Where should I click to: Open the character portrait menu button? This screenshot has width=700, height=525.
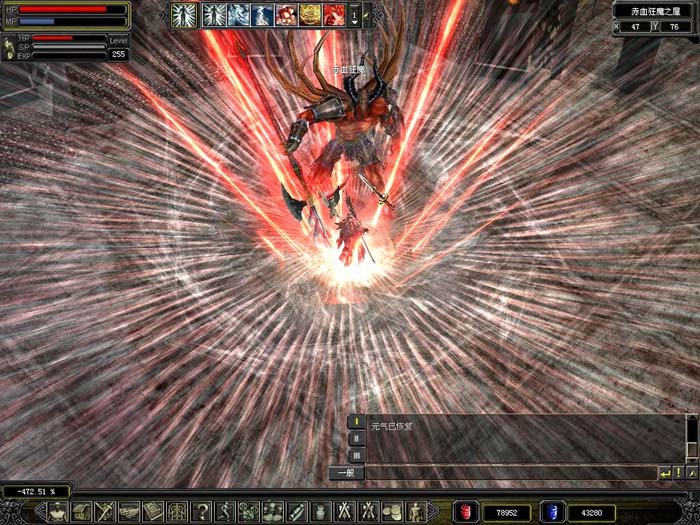click(x=57, y=511)
